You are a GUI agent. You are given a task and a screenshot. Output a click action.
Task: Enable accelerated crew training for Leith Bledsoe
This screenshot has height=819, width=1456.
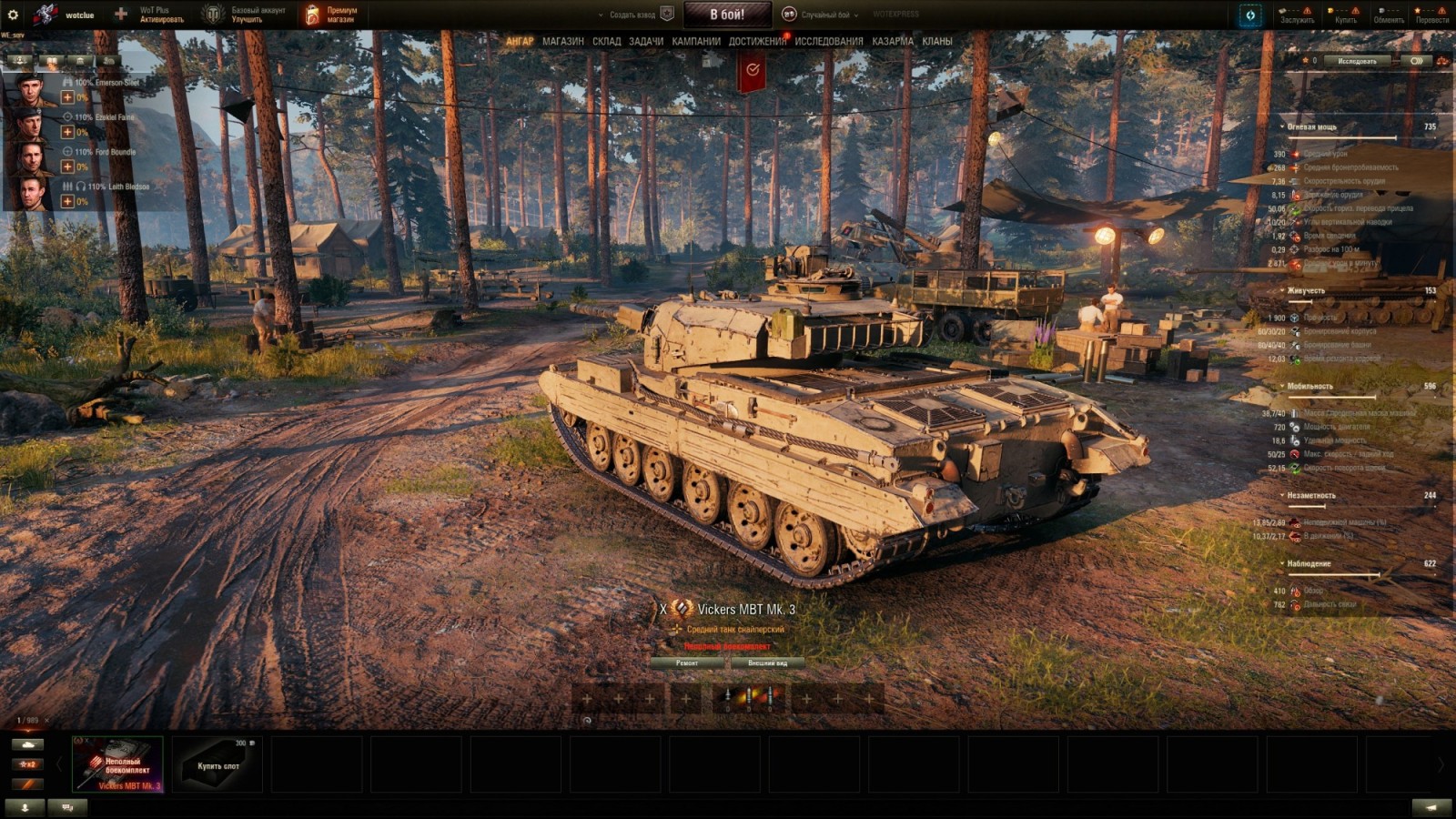click(66, 200)
